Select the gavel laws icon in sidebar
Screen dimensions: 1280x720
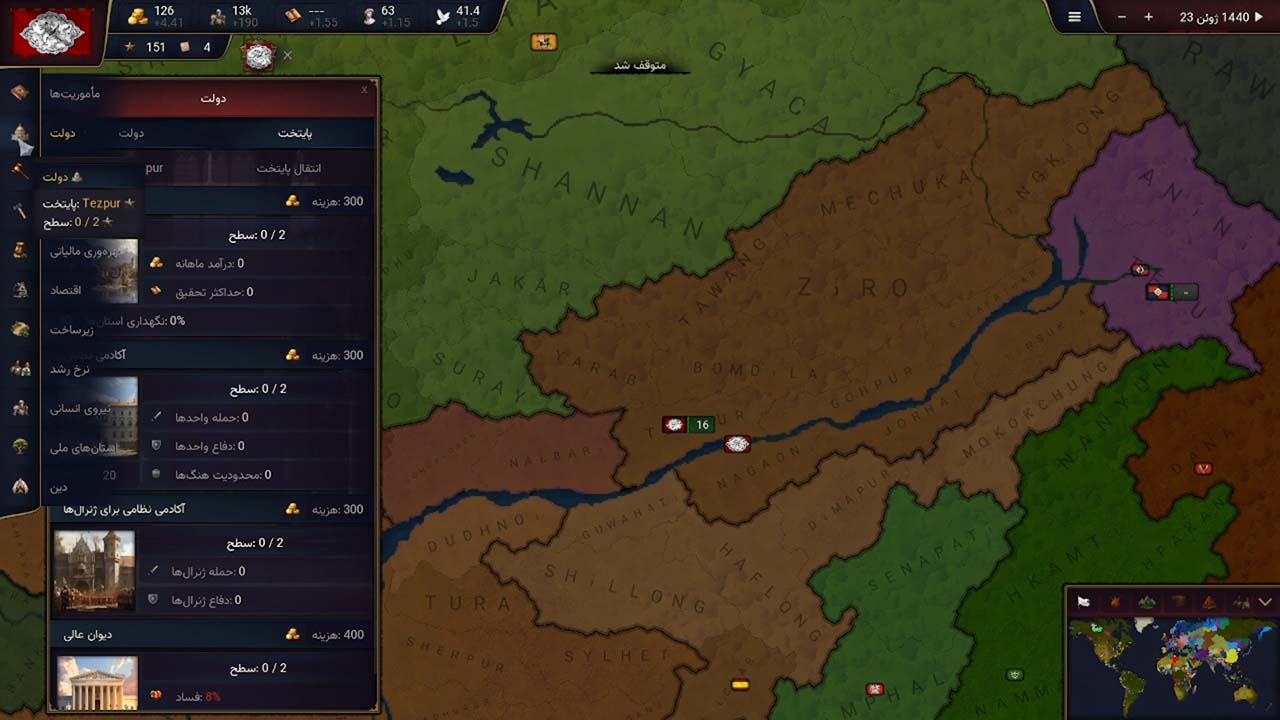(x=18, y=170)
